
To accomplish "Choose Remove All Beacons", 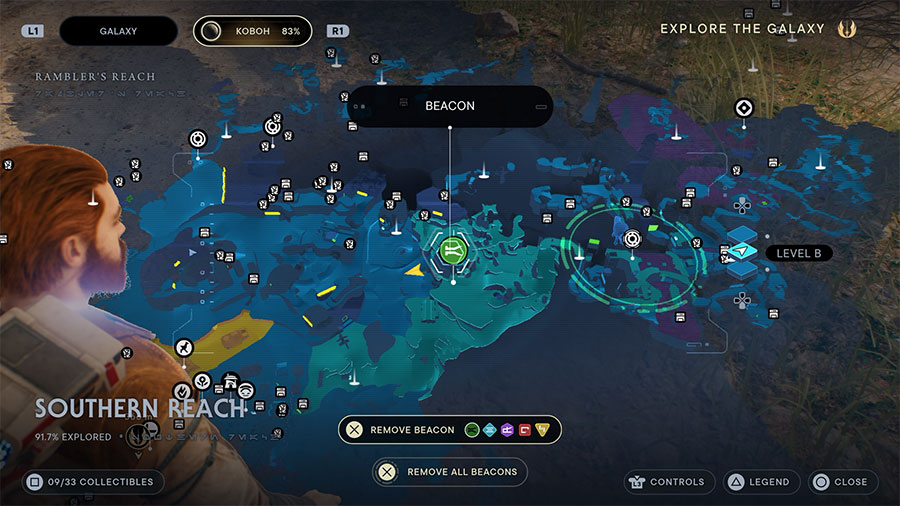I will click(449, 472).
